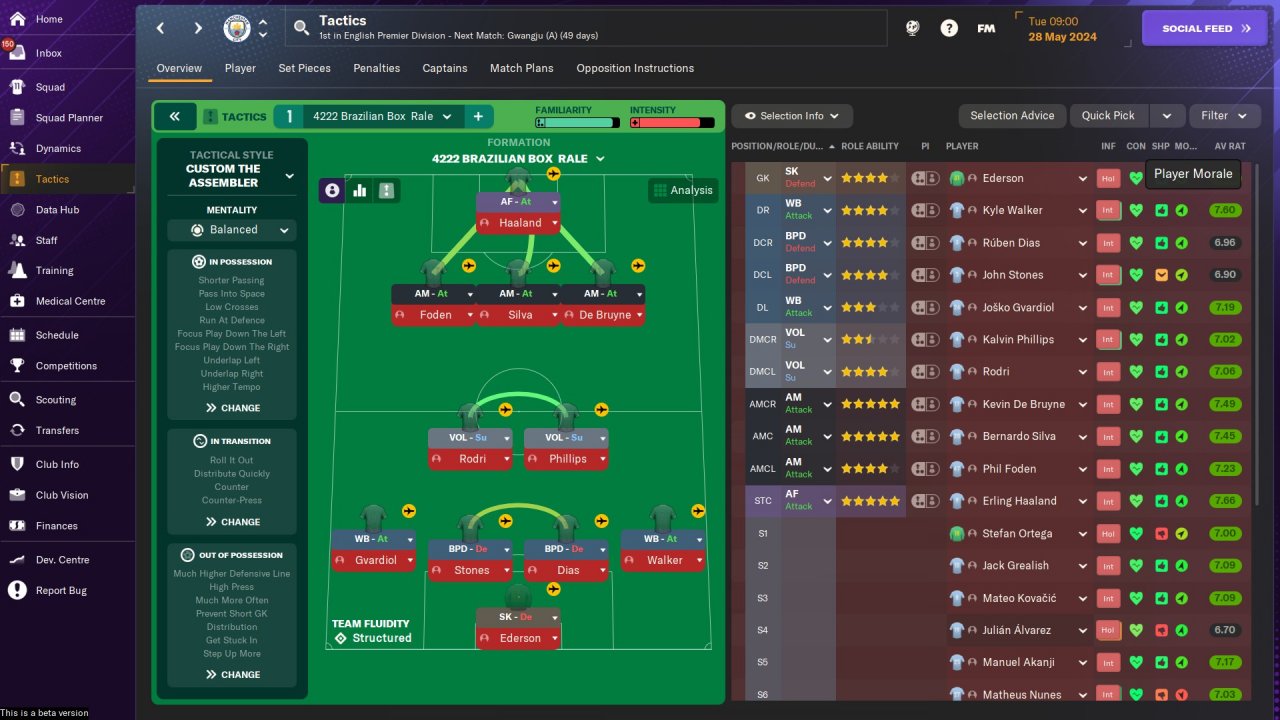Navigate back with the left arrow
Screen dimensions: 1280x720
pos(161,28)
